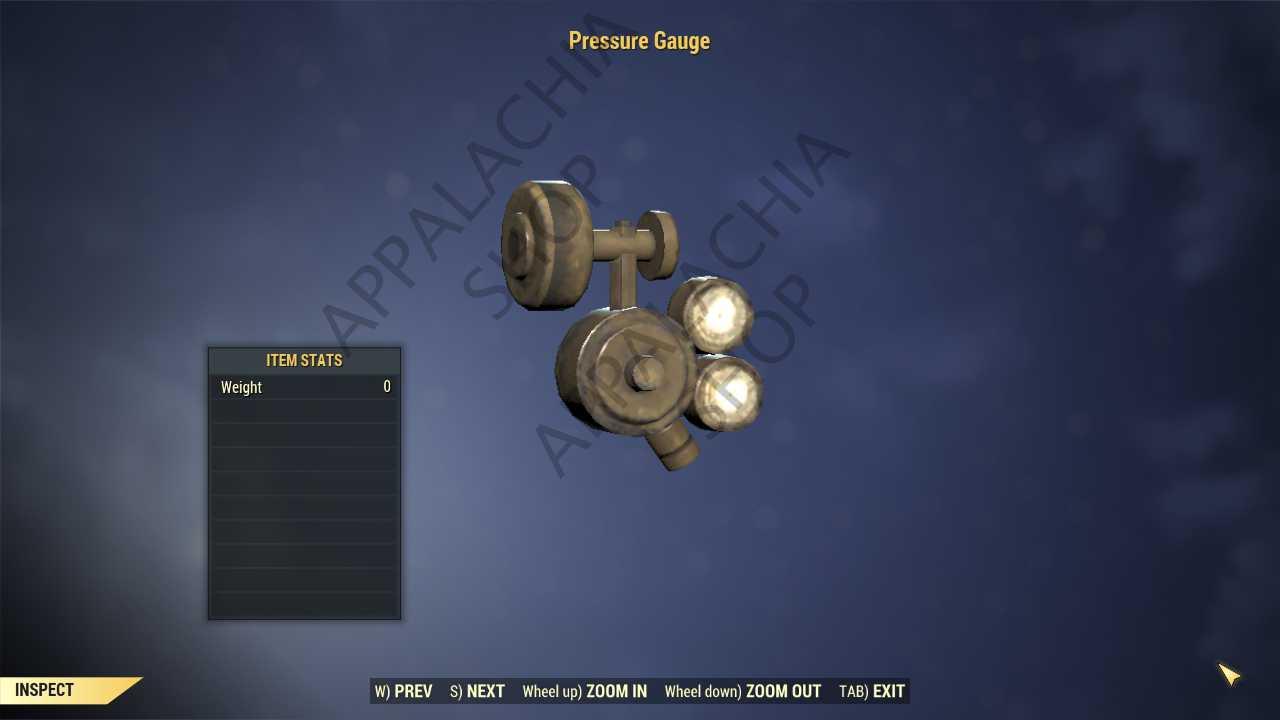Choose ZOOM OUT on the bottom bar
The height and width of the screenshot is (720, 1280).
click(742, 691)
